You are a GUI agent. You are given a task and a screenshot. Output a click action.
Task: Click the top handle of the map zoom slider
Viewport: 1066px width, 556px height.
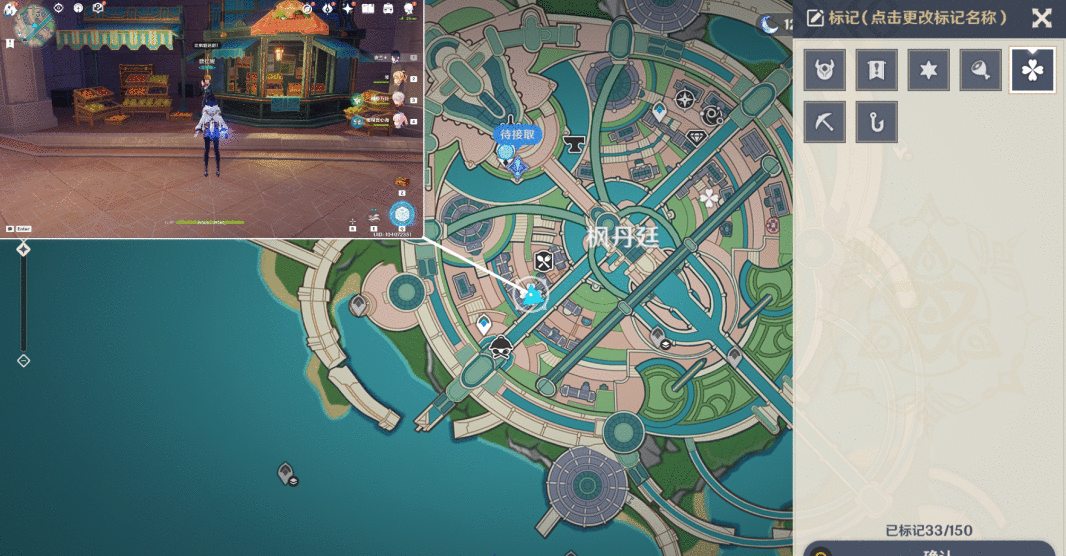click(23, 249)
